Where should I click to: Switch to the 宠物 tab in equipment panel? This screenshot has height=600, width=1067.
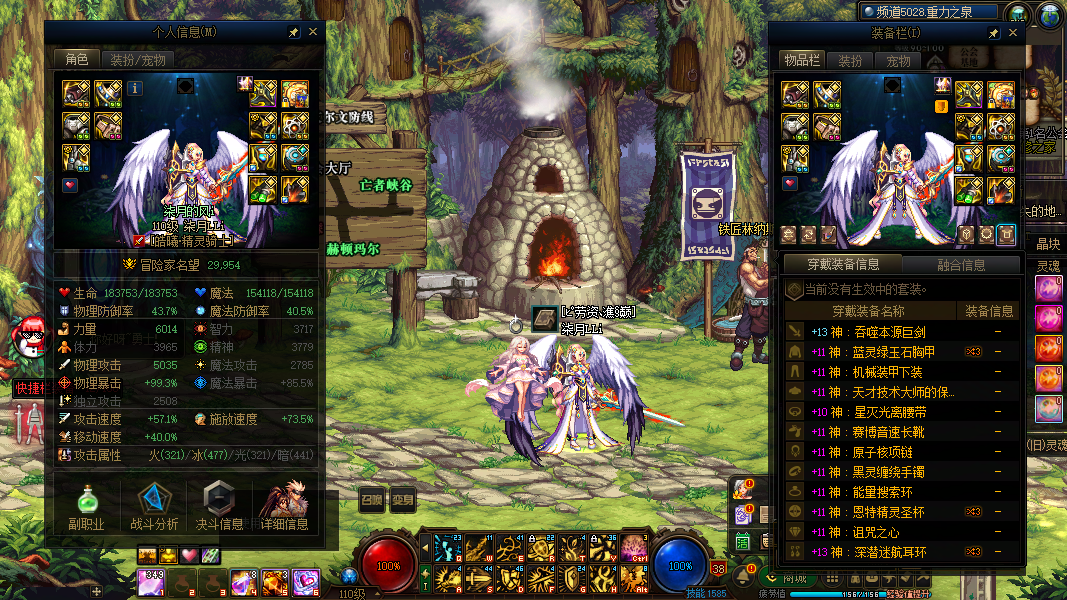point(898,61)
